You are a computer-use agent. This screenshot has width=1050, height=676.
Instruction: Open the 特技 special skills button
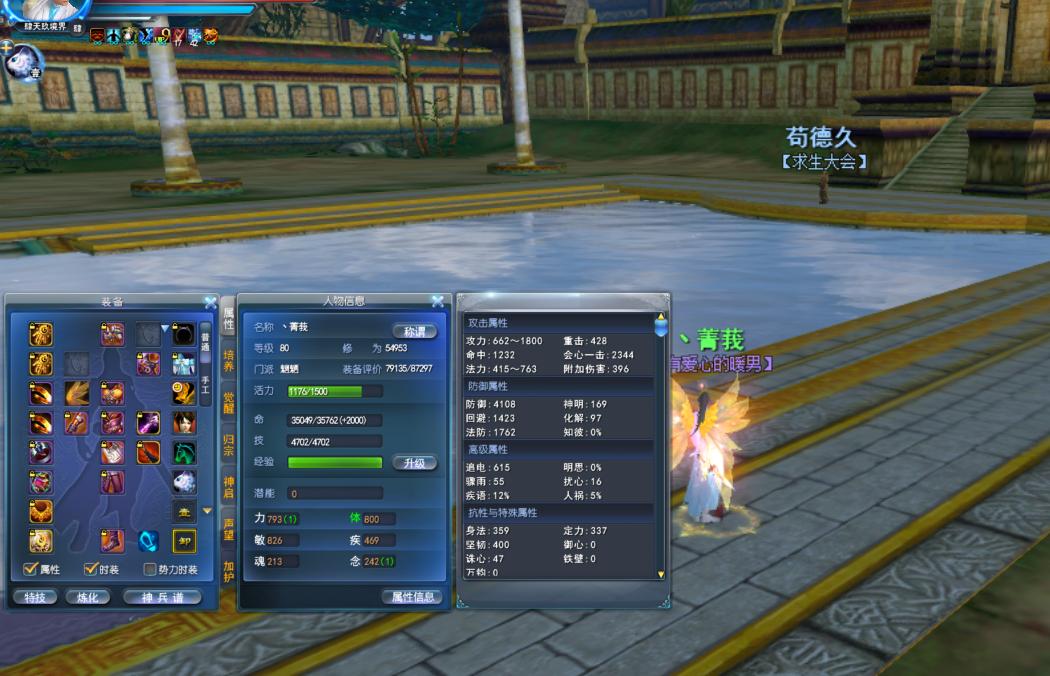[35, 597]
